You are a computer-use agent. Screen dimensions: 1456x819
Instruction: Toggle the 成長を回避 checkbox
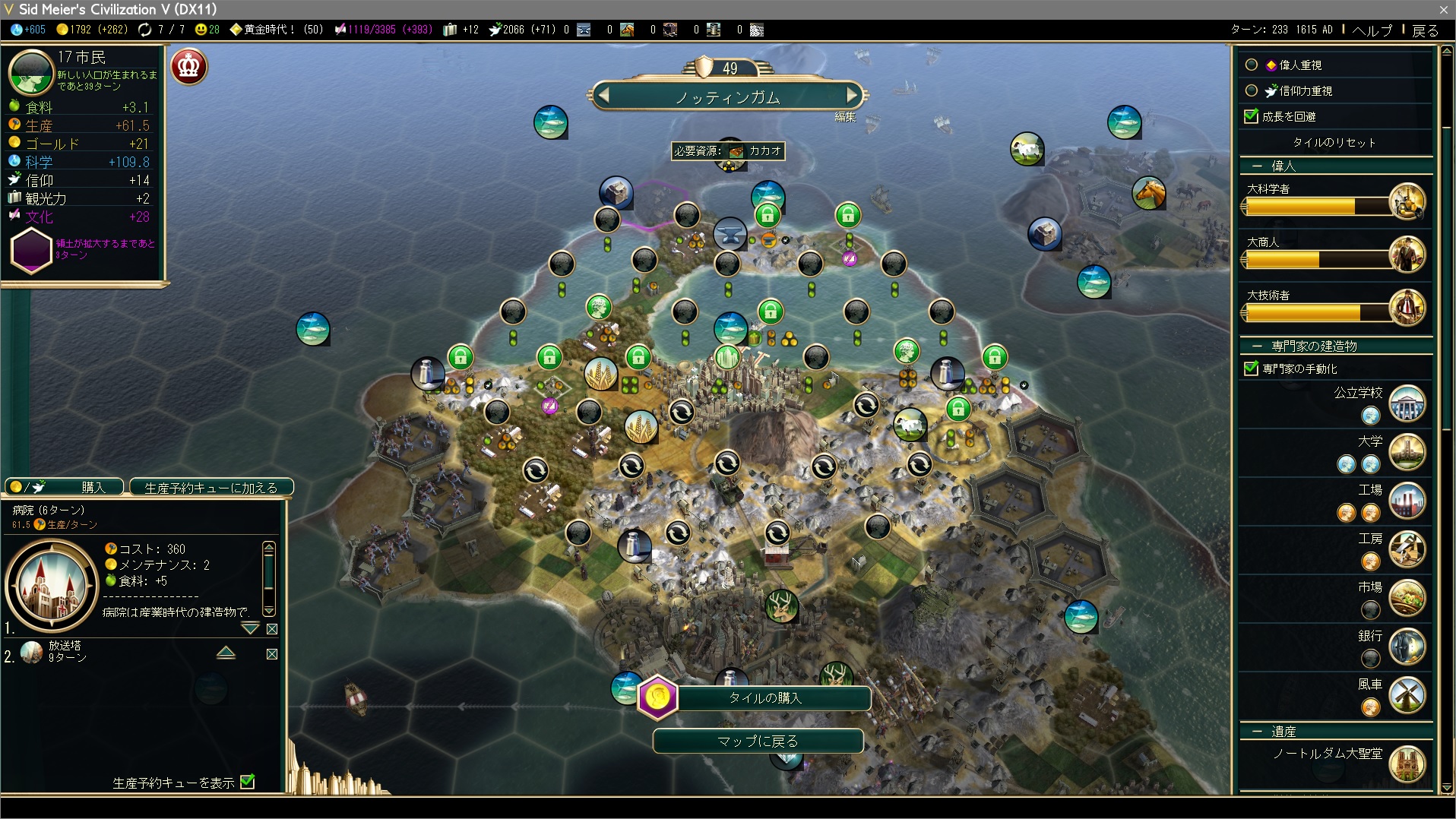click(1252, 116)
